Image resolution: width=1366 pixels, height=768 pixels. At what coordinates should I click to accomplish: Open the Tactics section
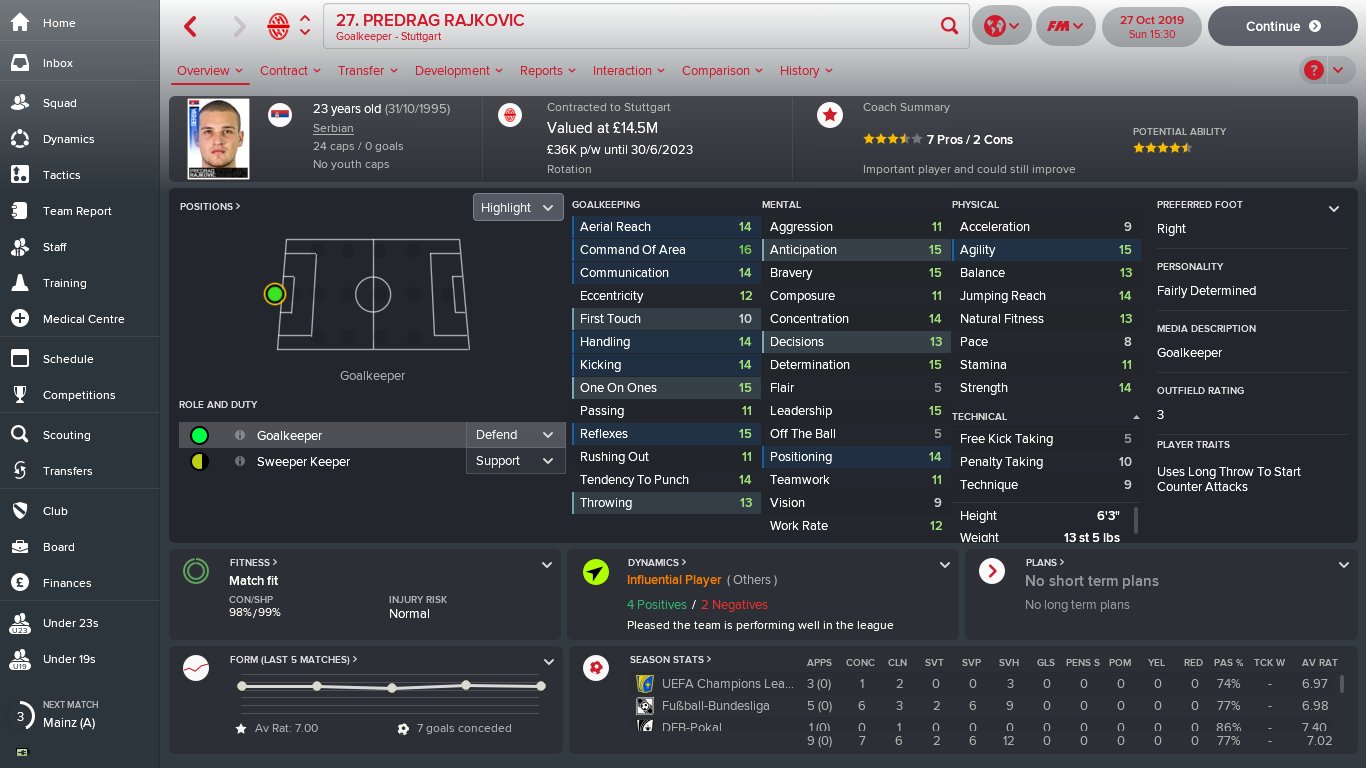pos(61,175)
